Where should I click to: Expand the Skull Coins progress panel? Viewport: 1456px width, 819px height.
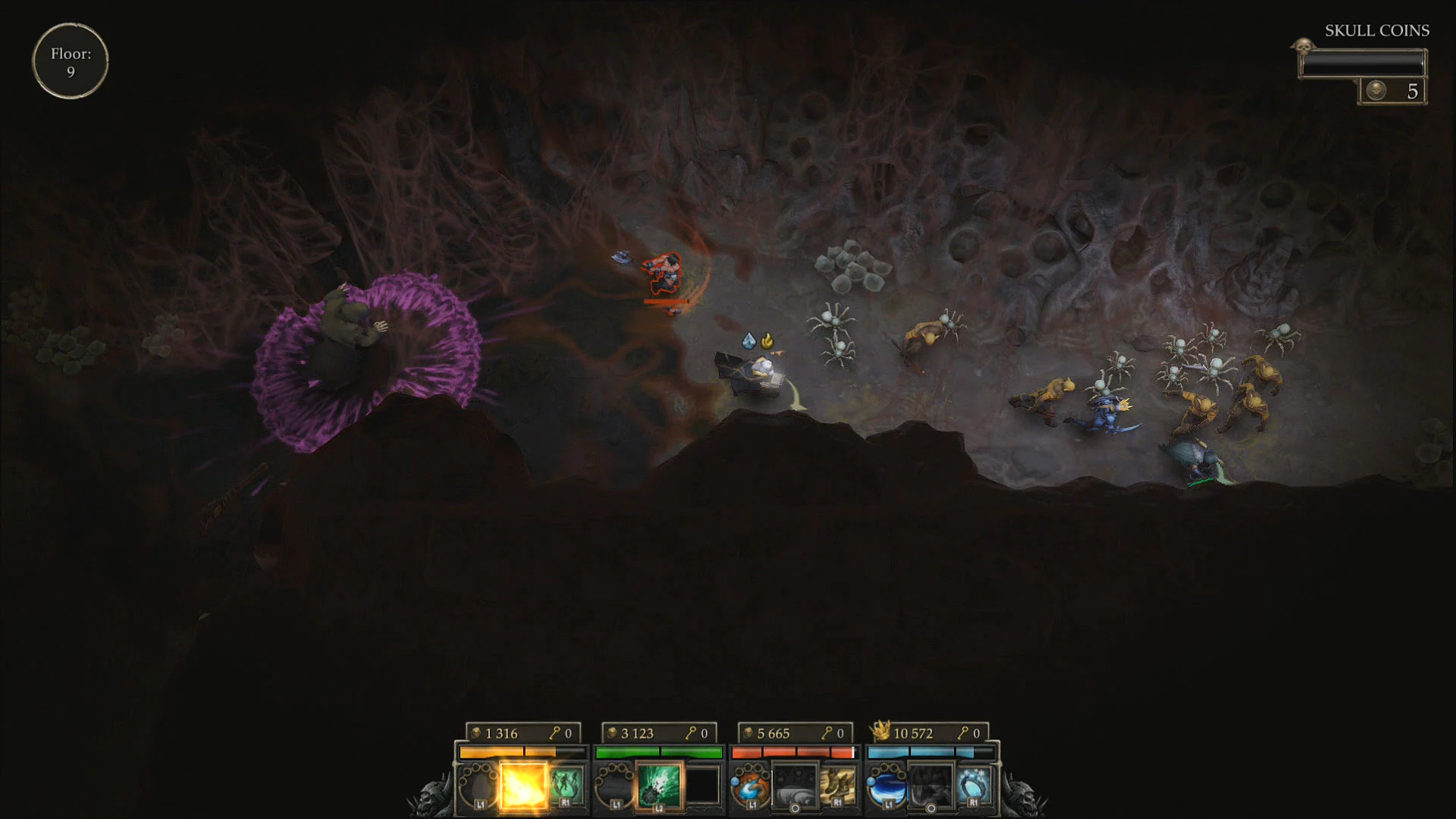click(x=1361, y=64)
